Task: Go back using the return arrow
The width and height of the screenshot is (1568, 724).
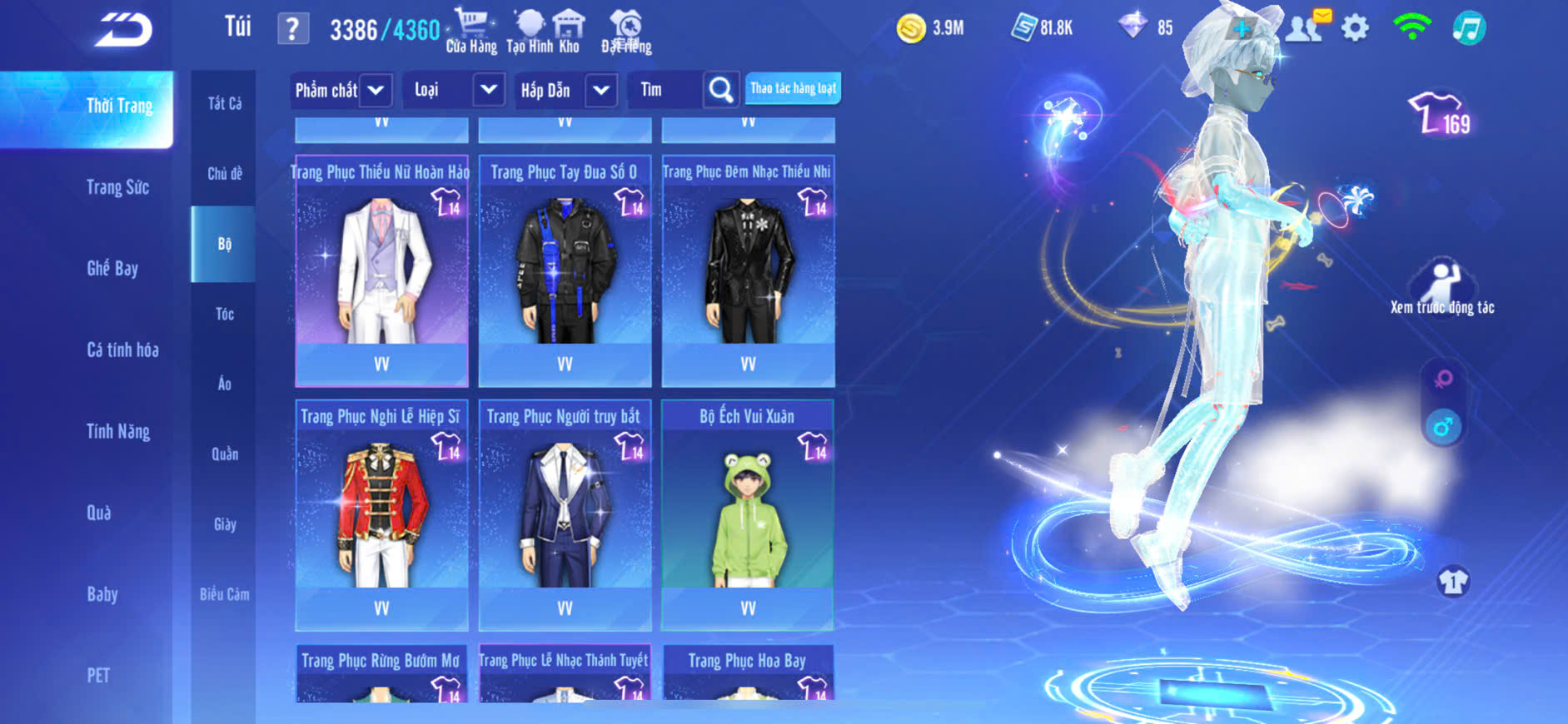Action: tap(123, 30)
